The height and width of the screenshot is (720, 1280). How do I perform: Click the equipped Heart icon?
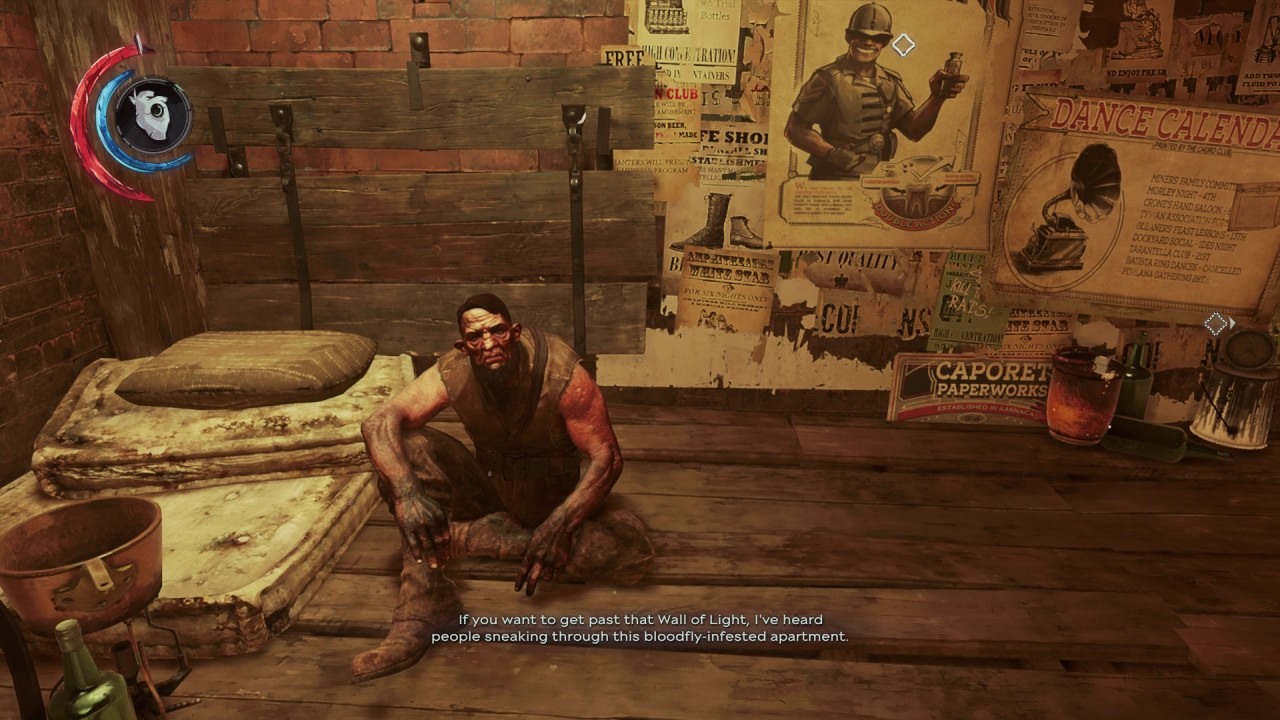tap(152, 115)
